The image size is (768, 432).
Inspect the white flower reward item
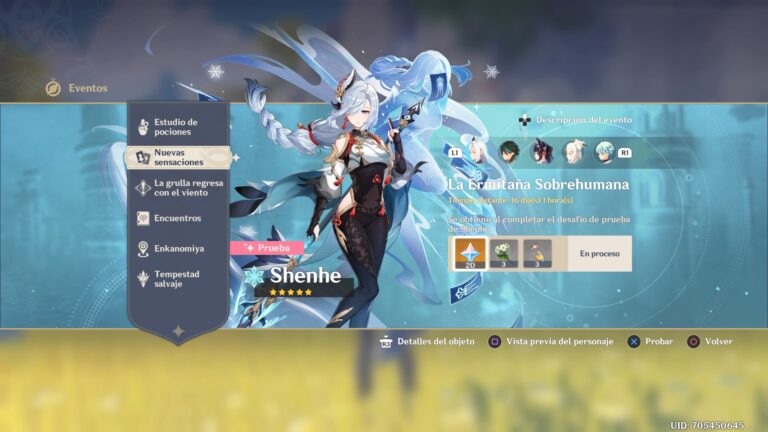504,253
